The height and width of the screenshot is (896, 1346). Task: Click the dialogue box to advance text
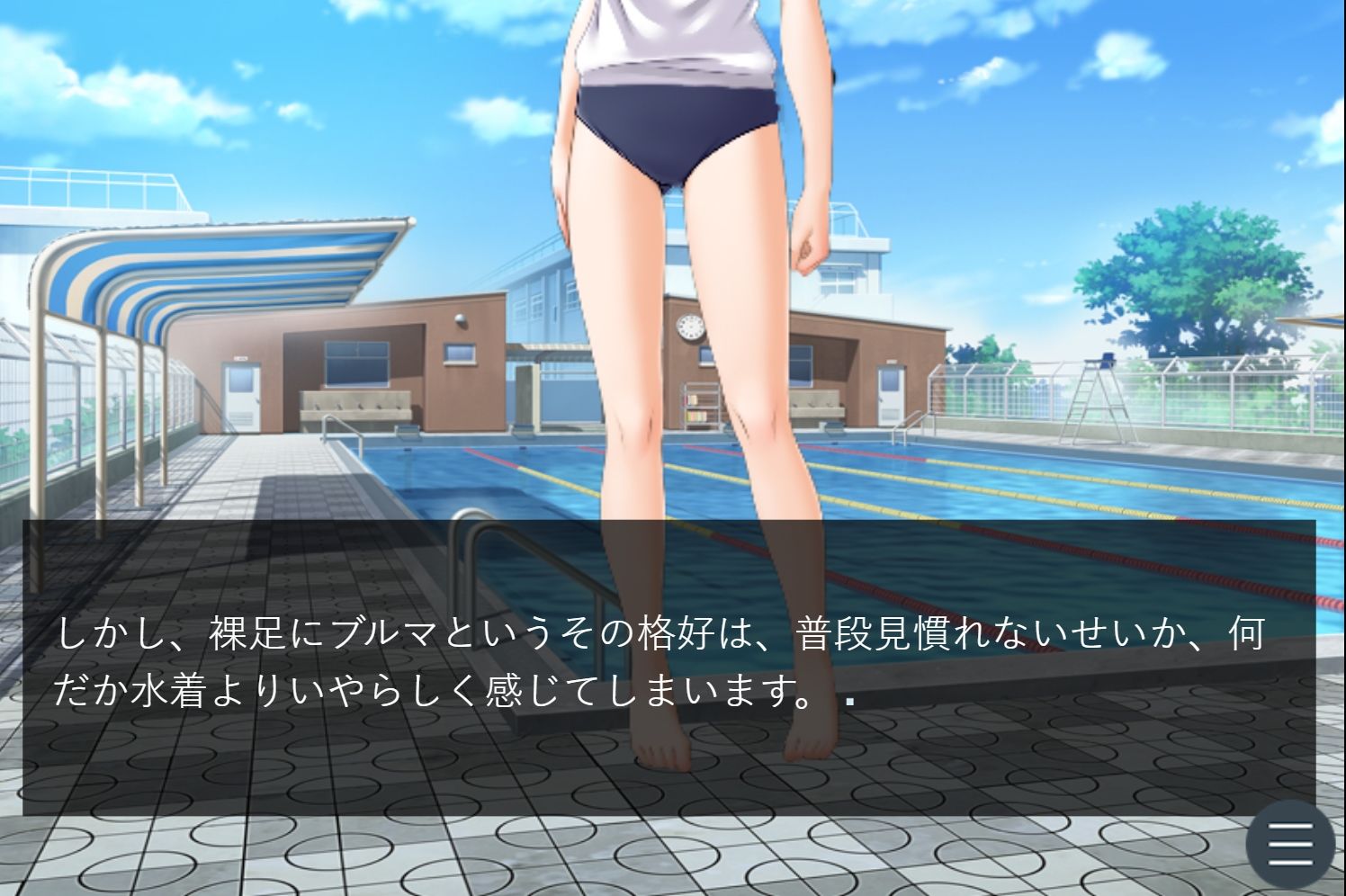[x=630, y=657]
